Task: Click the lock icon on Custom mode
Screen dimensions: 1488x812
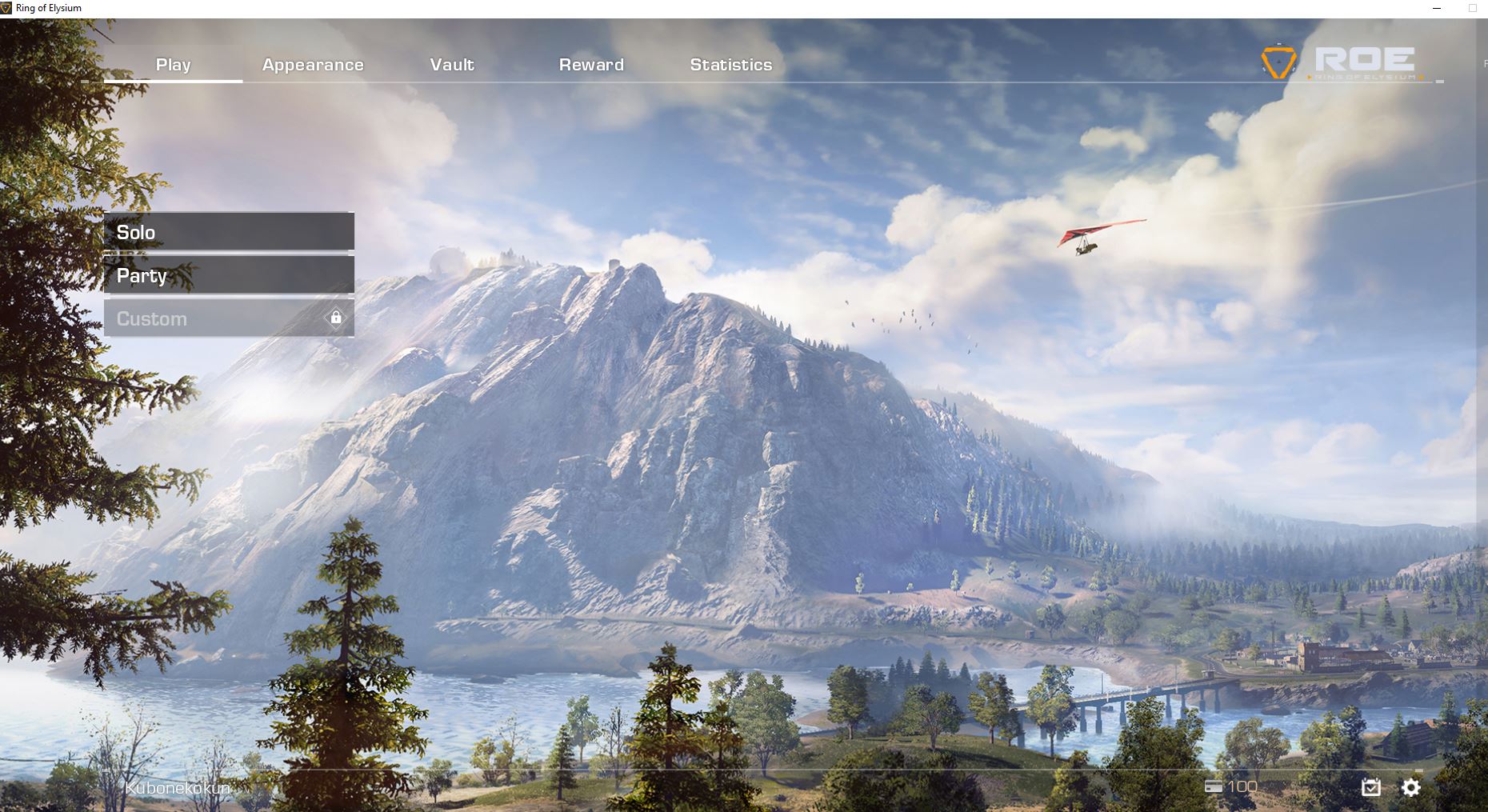Action: point(335,318)
